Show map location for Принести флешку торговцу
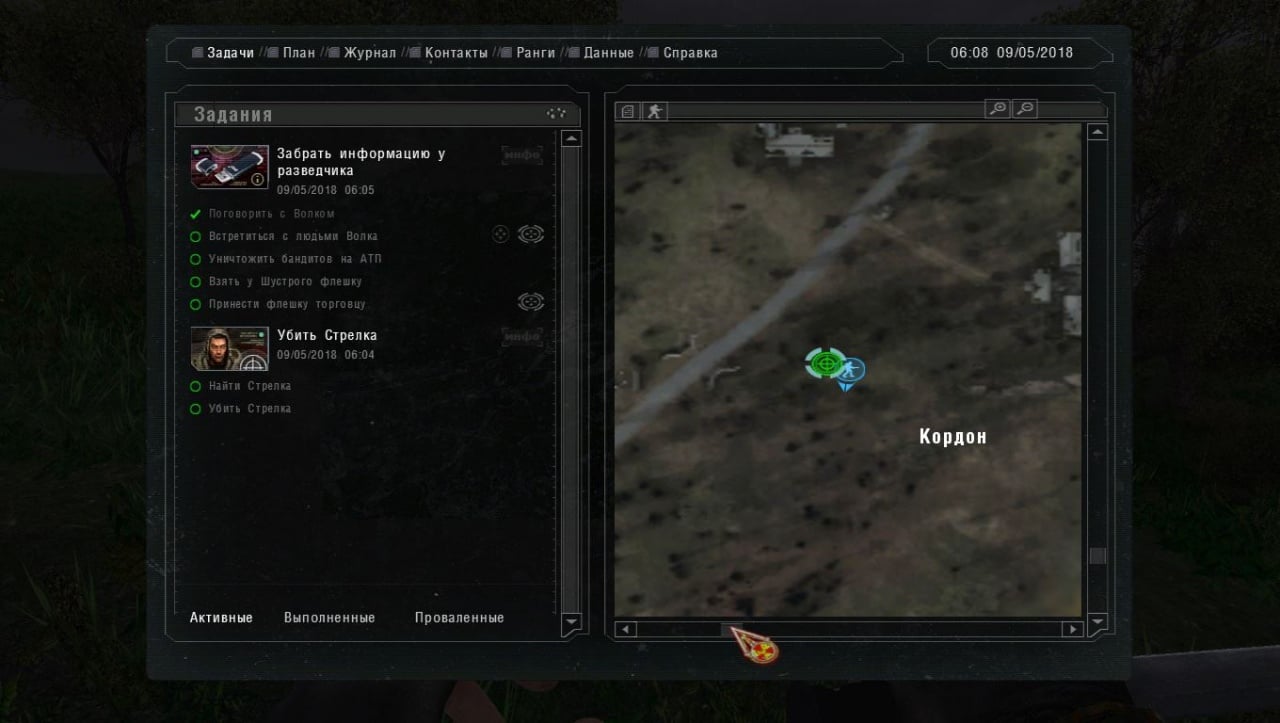 click(x=530, y=301)
